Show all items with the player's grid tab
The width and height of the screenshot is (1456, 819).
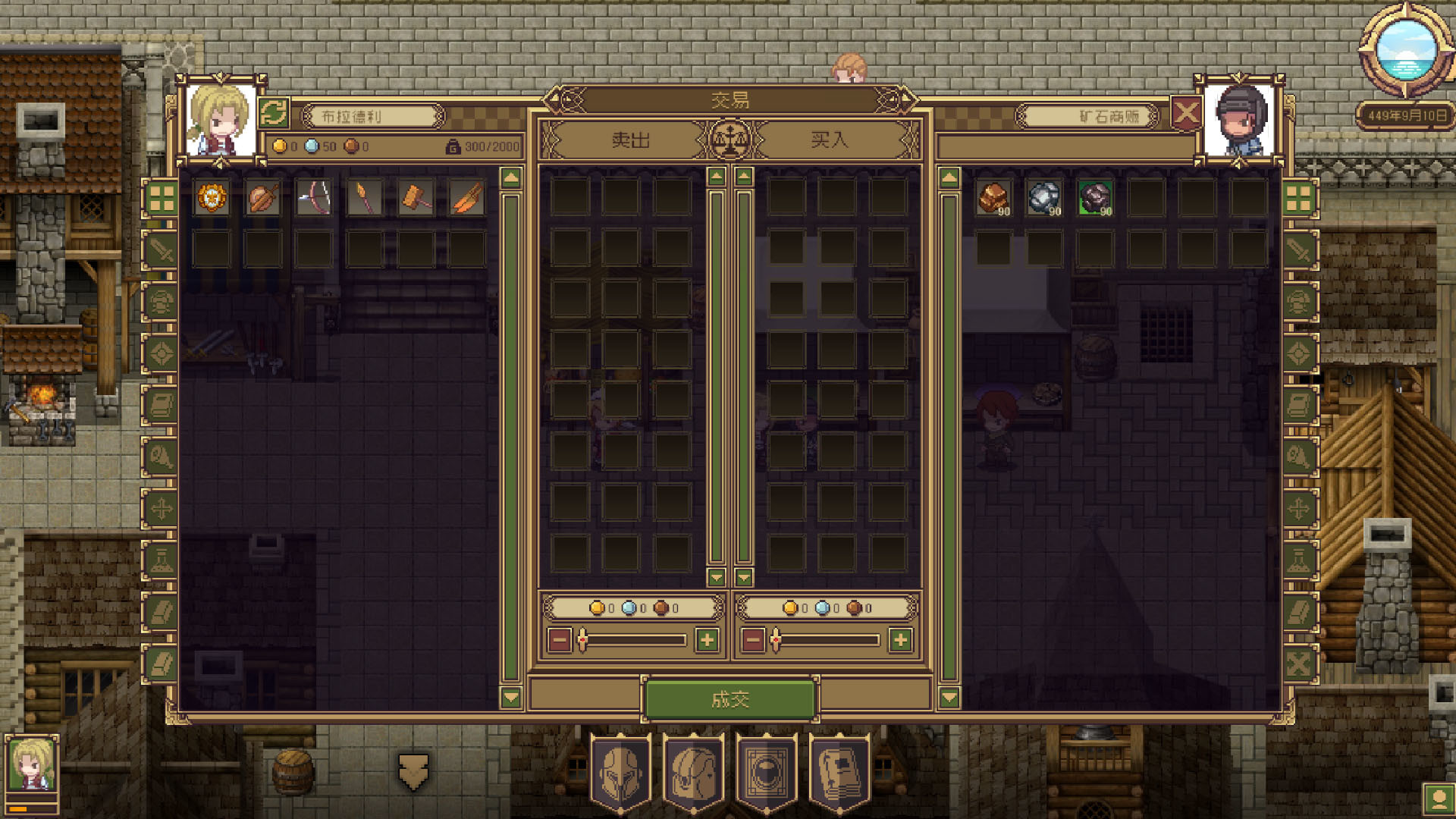click(x=161, y=199)
